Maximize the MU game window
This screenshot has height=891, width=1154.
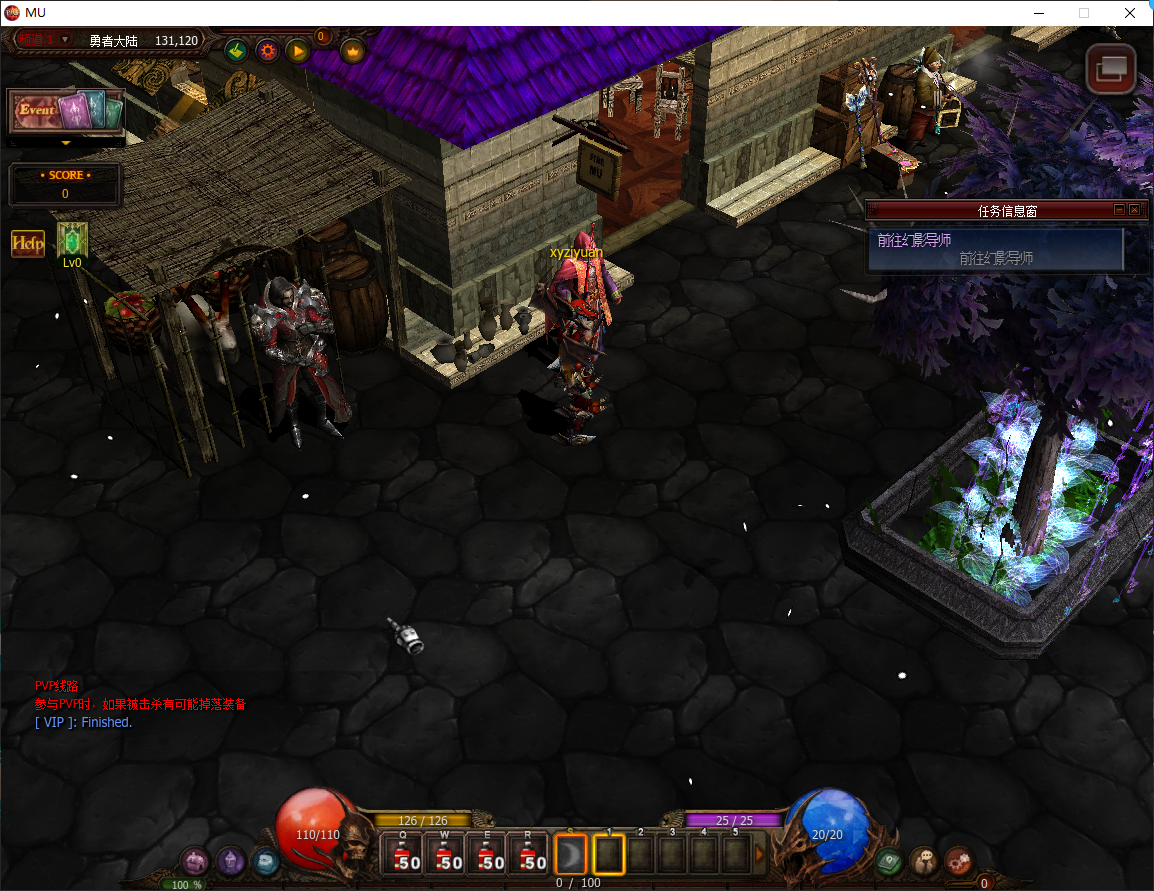(x=1083, y=13)
